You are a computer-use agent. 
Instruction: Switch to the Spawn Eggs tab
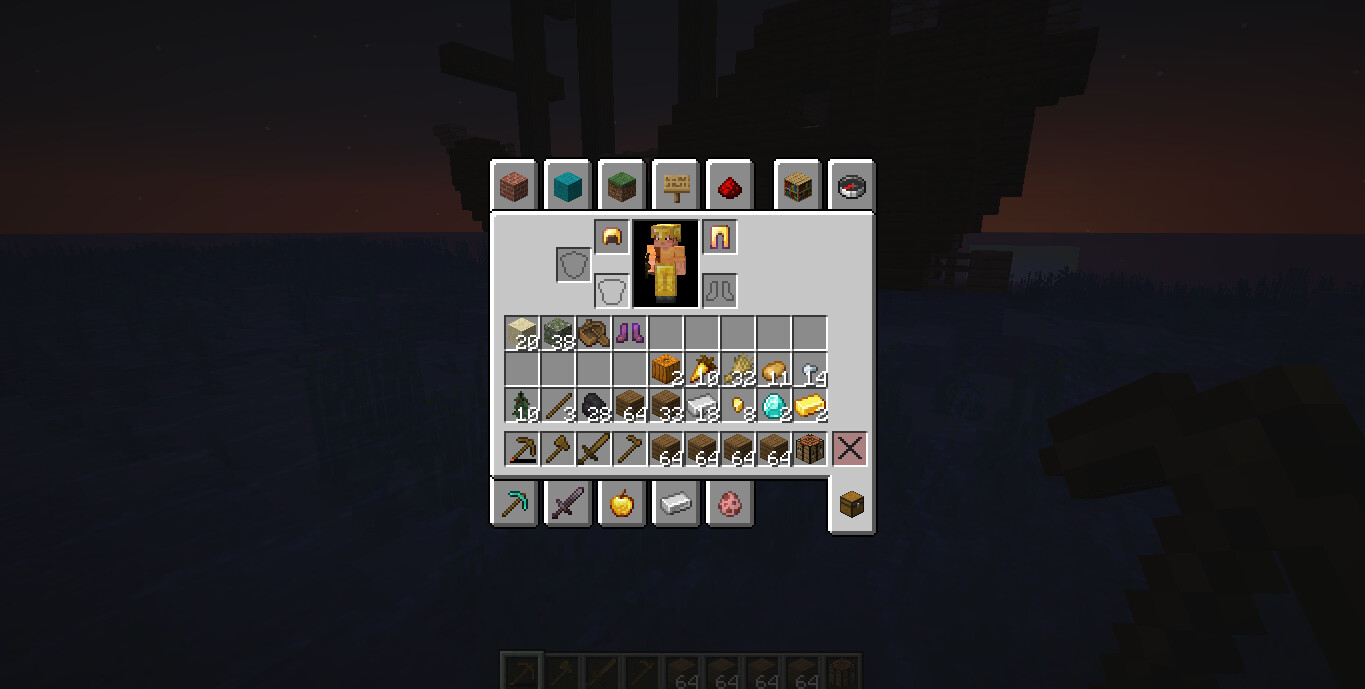(730, 502)
